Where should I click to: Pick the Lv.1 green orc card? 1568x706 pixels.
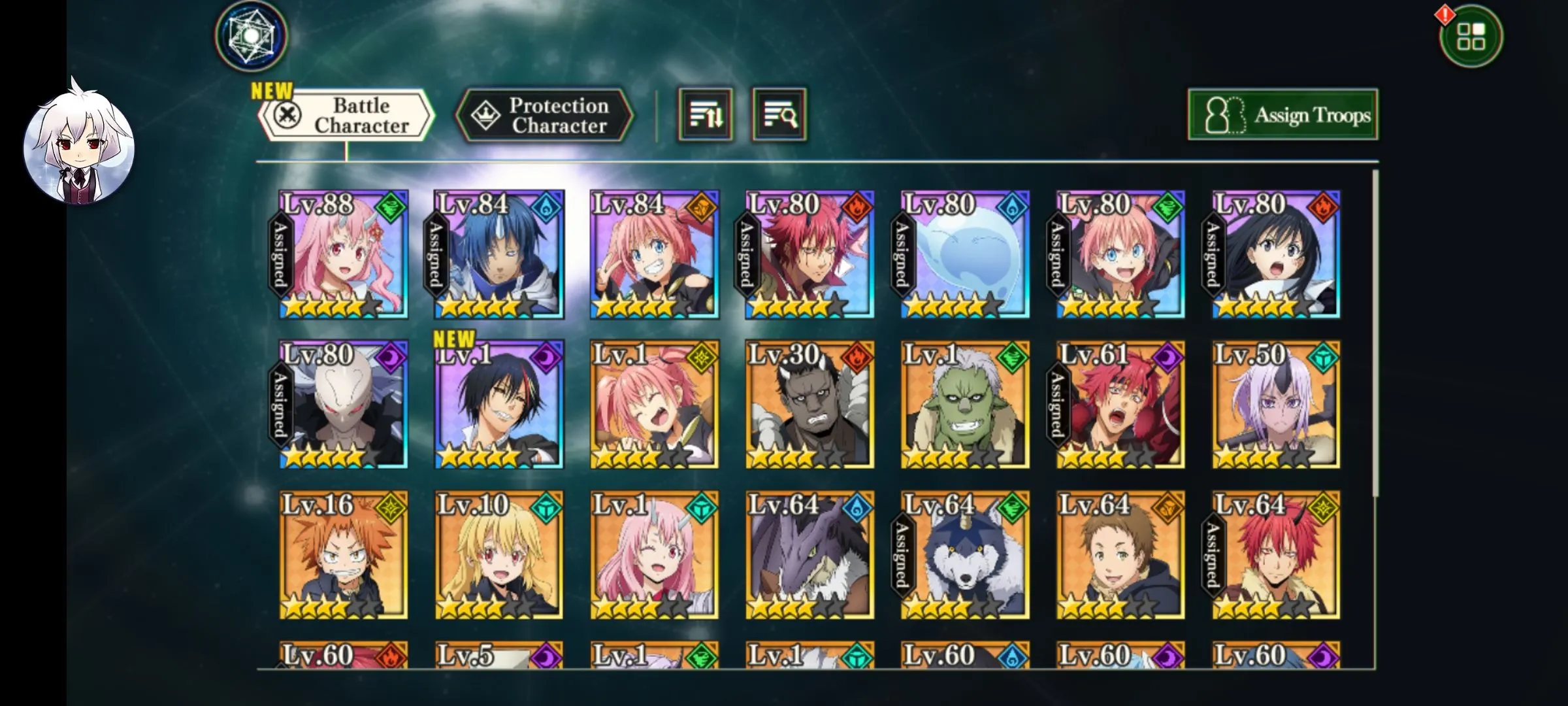click(x=966, y=405)
